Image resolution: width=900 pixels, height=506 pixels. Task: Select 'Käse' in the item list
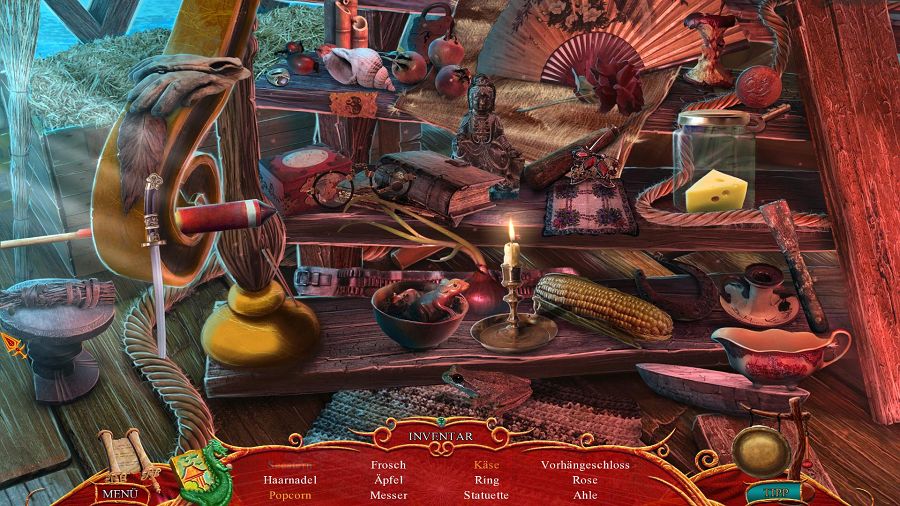click(x=487, y=465)
